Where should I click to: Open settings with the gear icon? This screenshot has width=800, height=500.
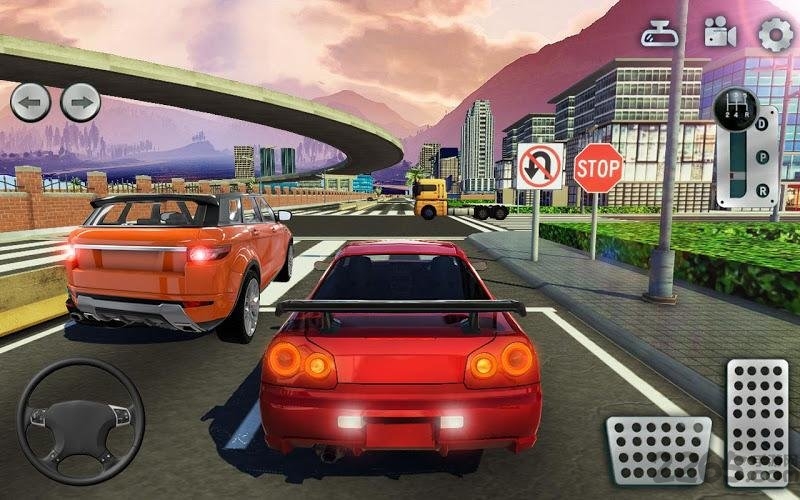[775, 34]
